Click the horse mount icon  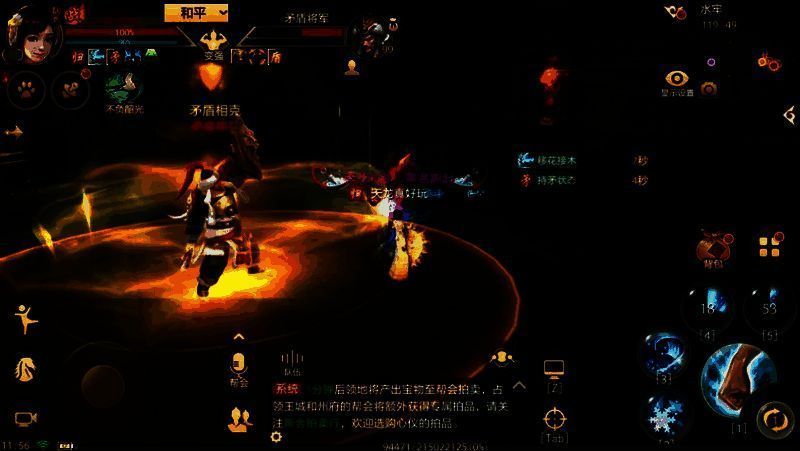pos(25,368)
